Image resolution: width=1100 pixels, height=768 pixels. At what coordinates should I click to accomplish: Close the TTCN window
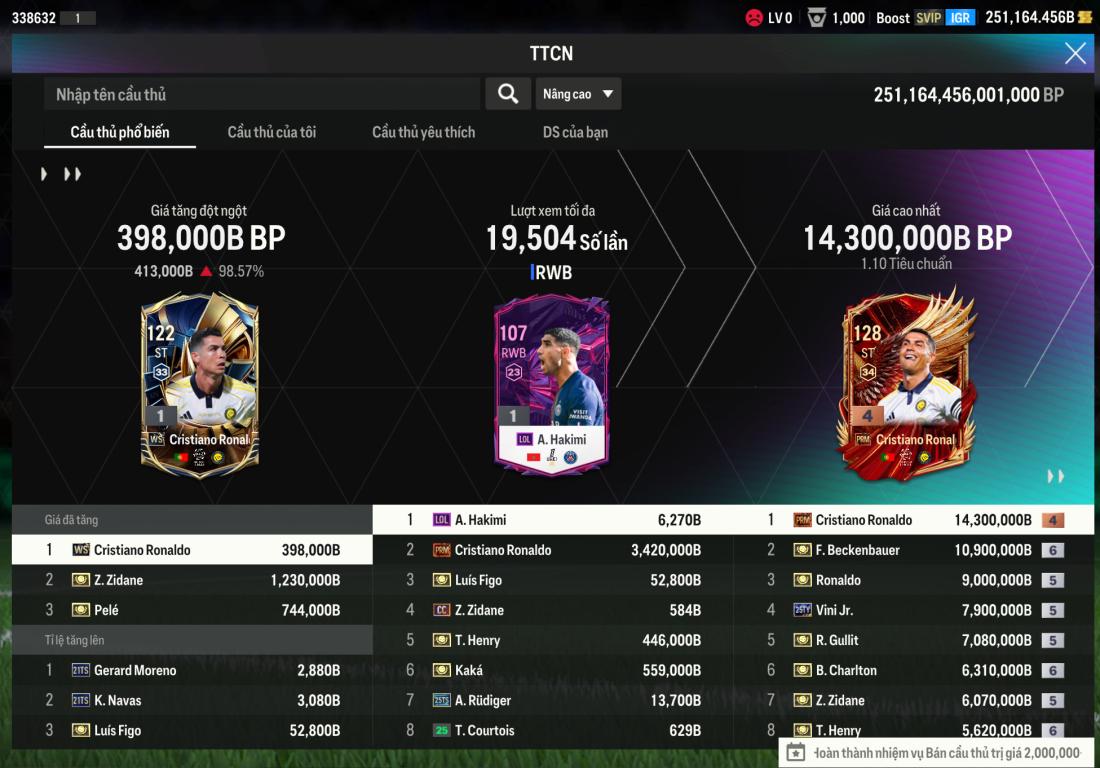tap(1075, 54)
